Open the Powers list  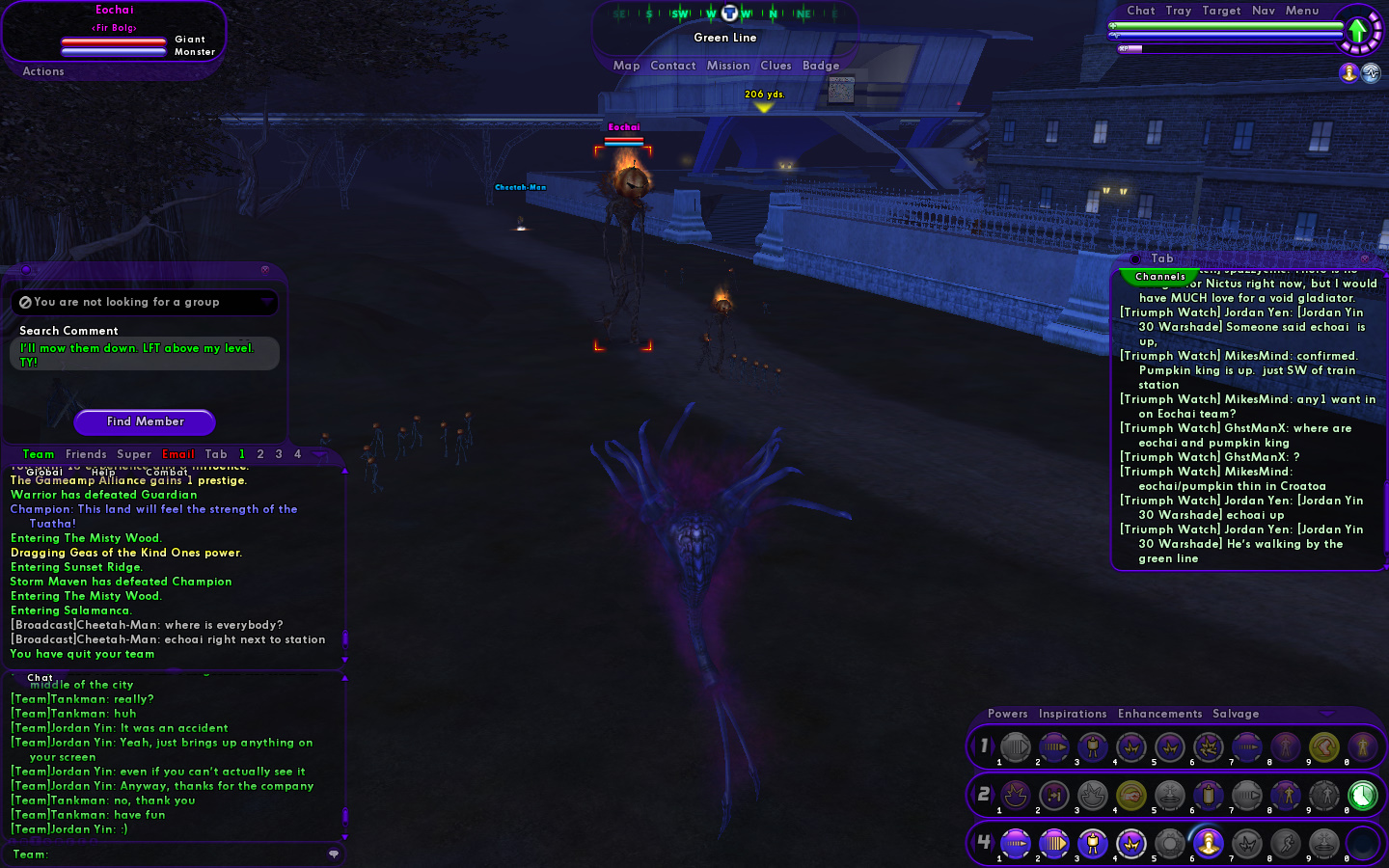pos(1007,714)
